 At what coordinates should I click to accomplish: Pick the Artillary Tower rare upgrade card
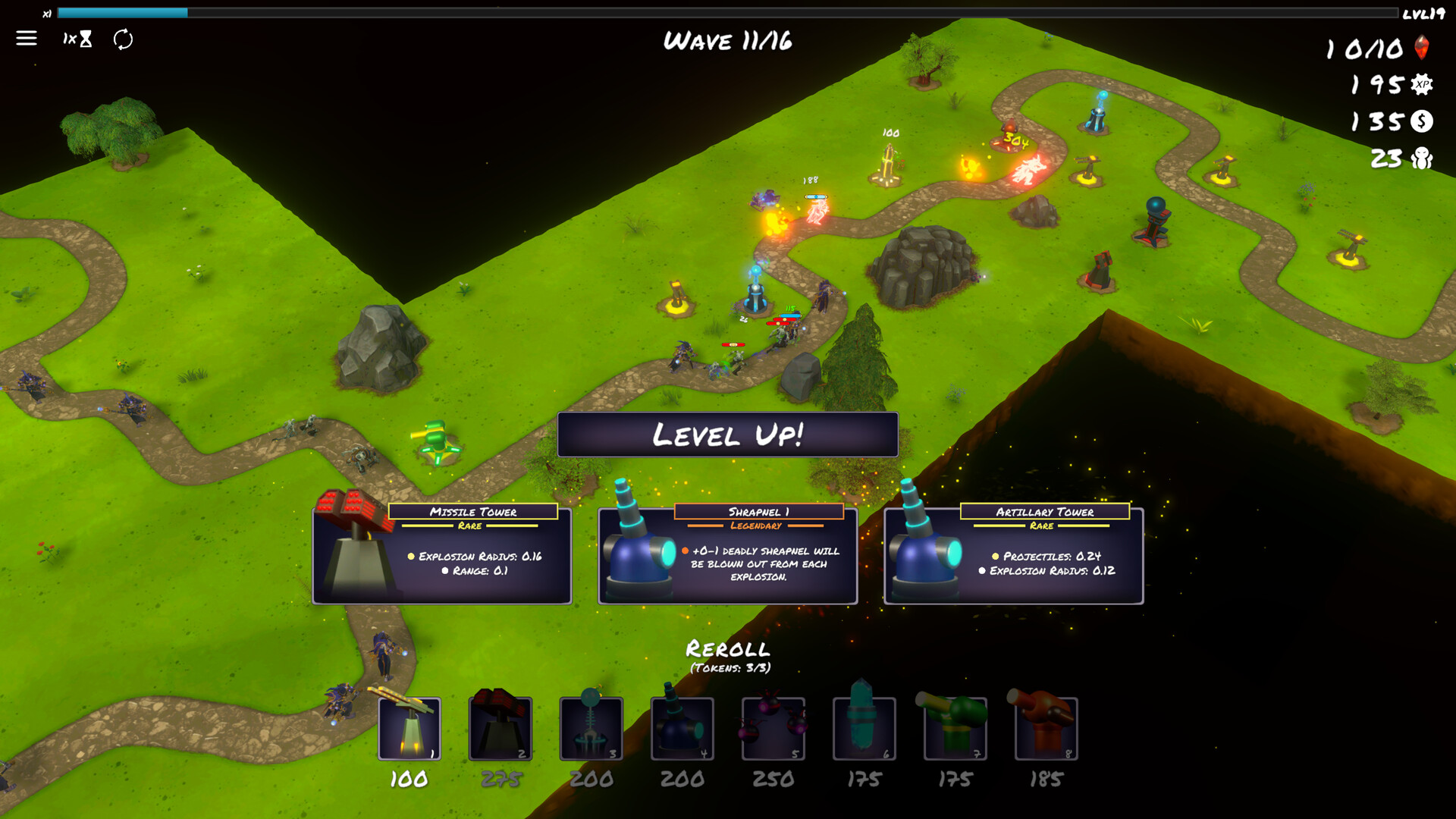coord(1013,554)
